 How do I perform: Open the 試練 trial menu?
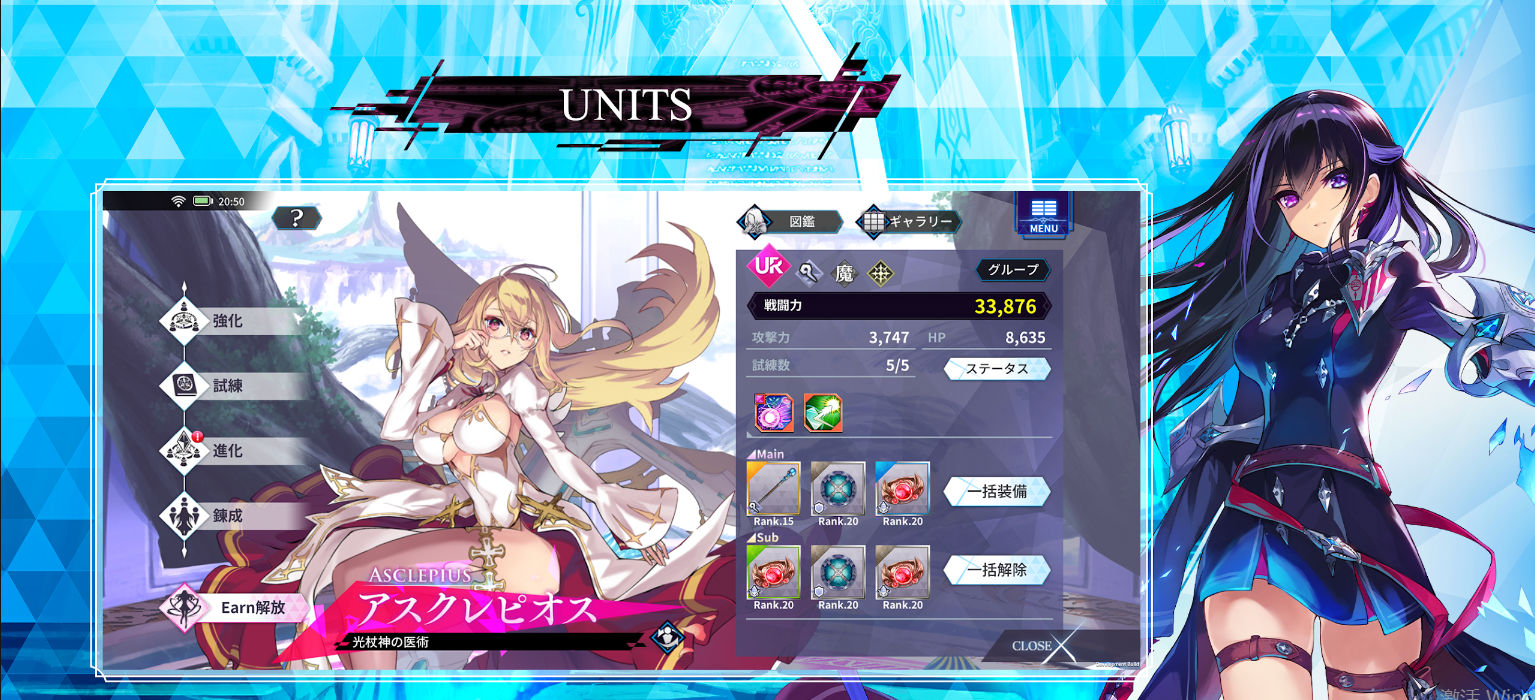click(228, 386)
